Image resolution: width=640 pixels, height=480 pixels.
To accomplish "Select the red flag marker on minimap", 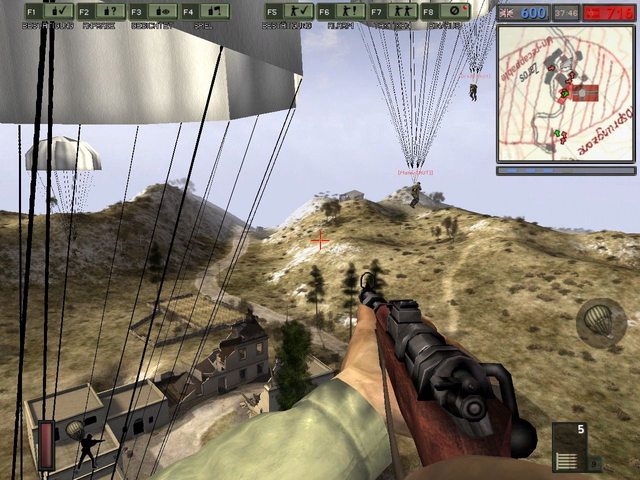I will click(583, 92).
